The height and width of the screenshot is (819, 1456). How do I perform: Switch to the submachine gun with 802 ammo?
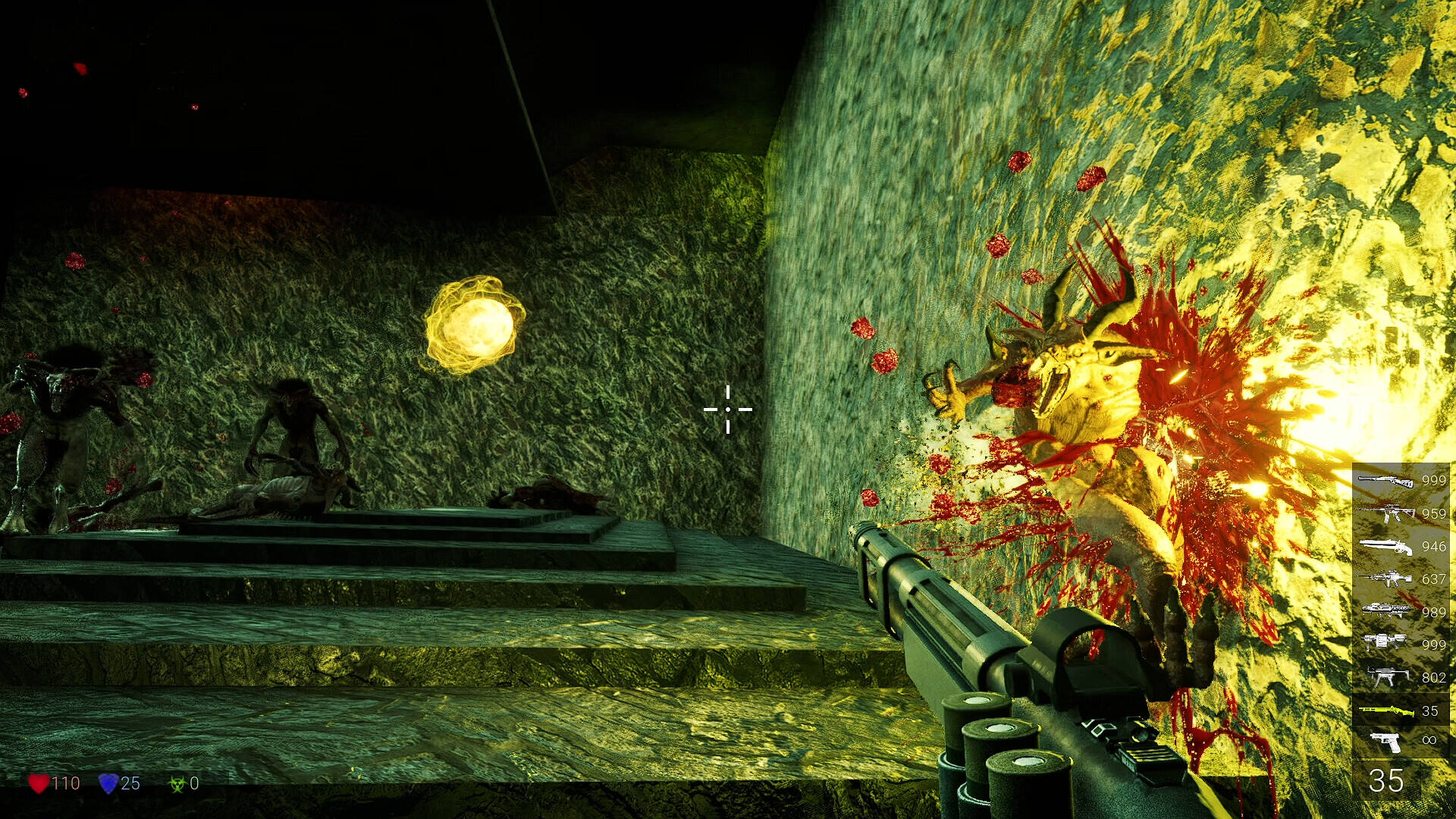1386,677
